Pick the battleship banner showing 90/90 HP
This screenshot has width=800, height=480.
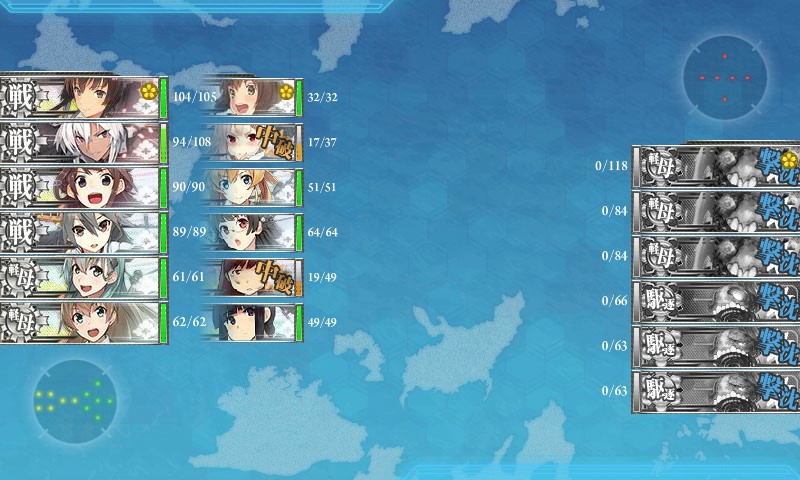pos(80,188)
